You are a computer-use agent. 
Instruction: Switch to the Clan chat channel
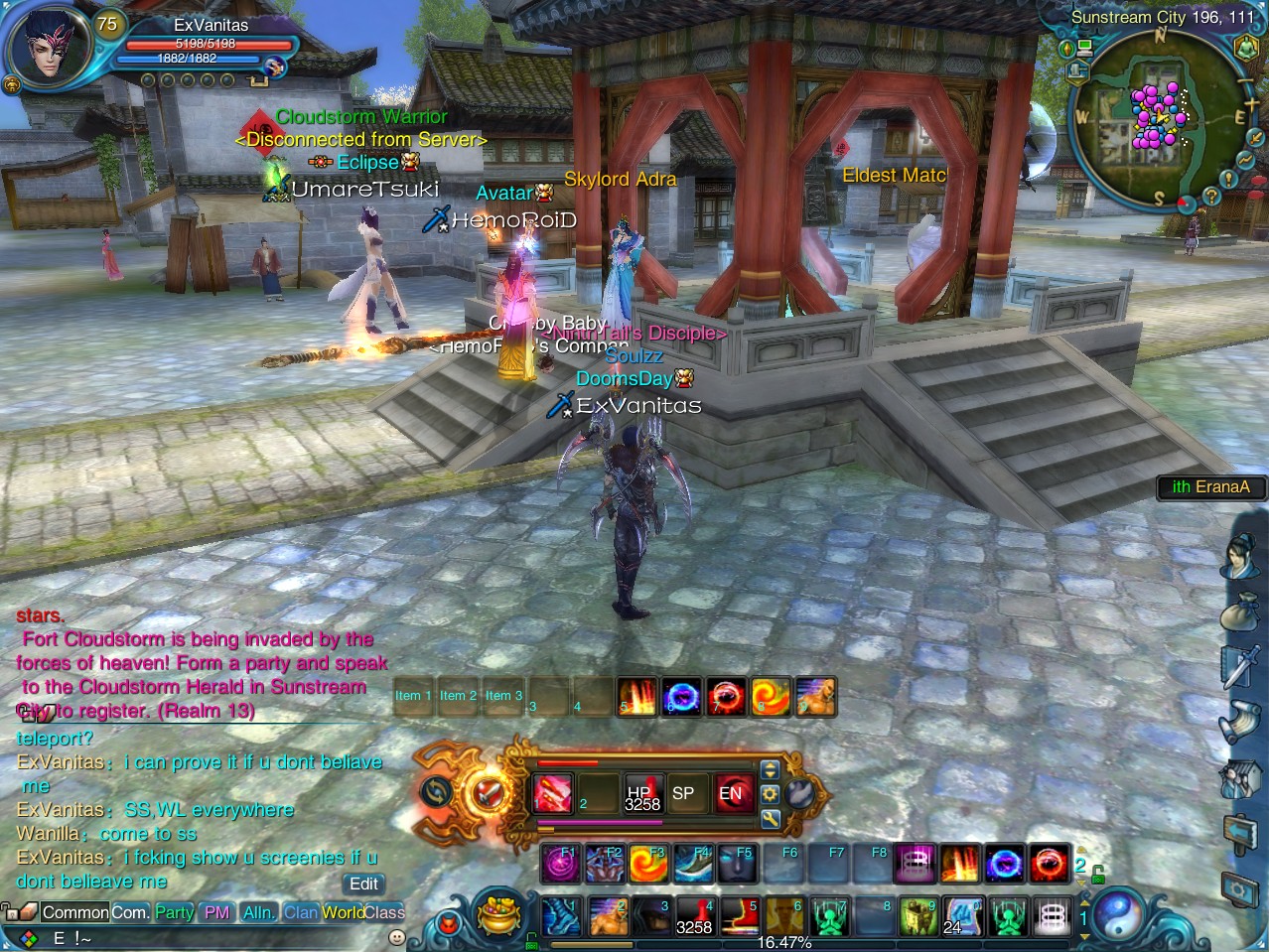(300, 912)
